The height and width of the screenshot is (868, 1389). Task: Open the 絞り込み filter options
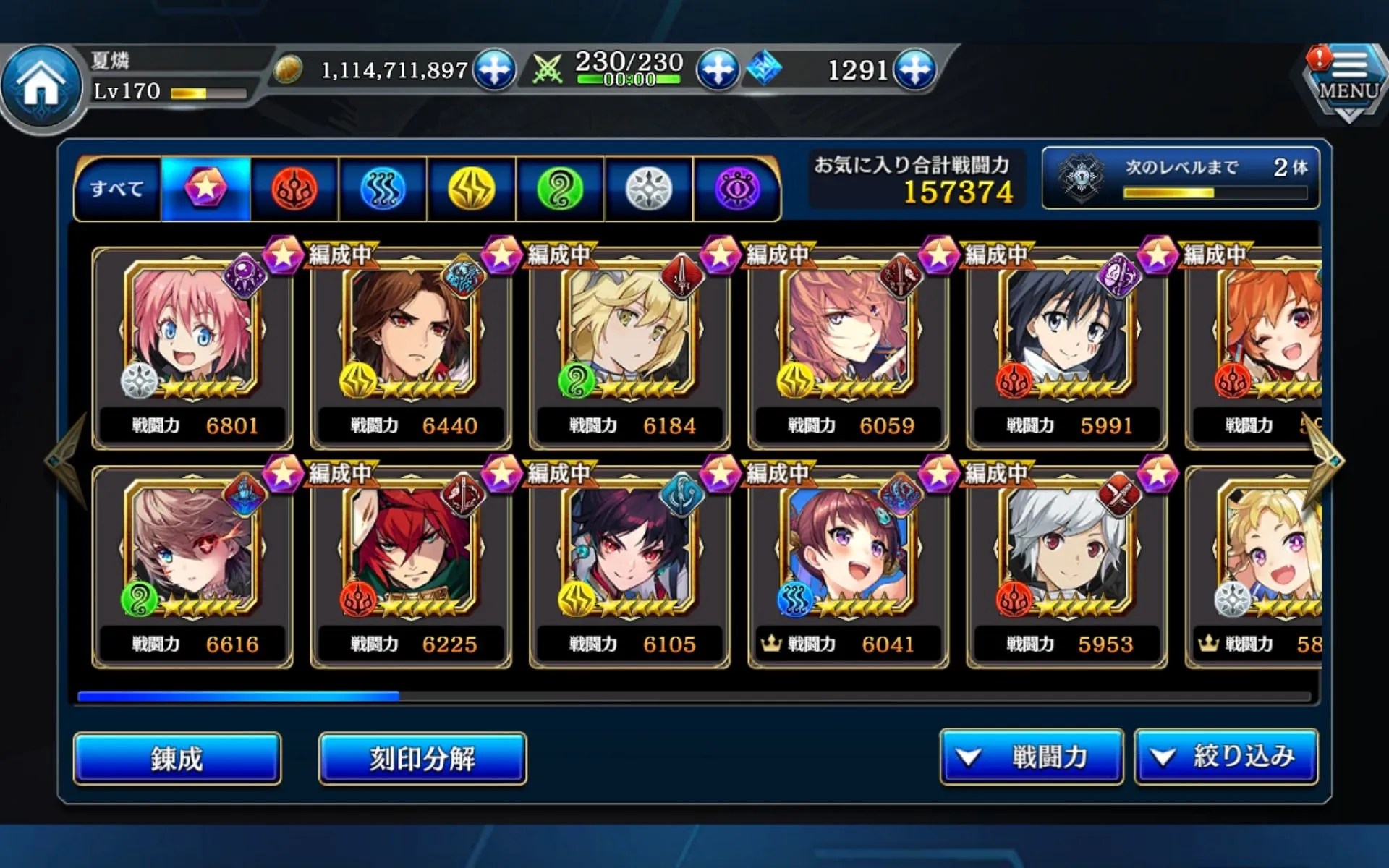click(1227, 757)
